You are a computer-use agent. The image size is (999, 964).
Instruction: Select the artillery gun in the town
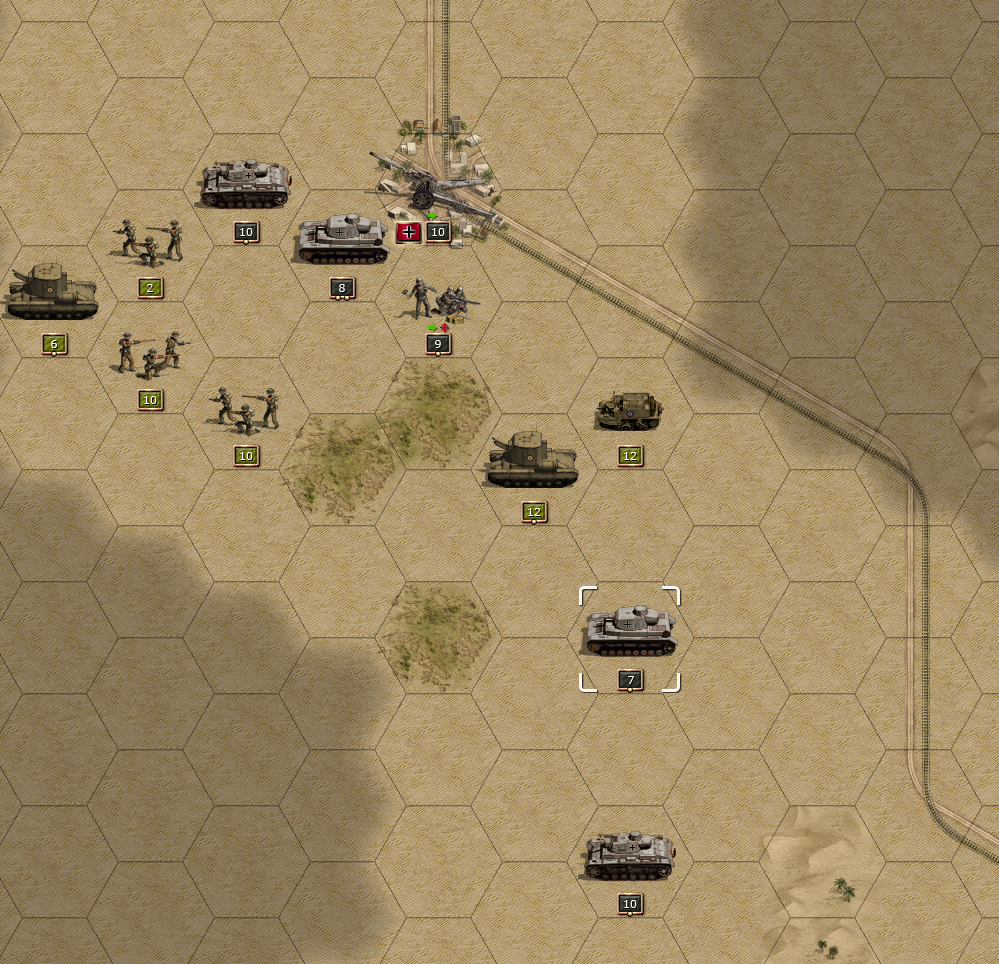click(x=436, y=187)
